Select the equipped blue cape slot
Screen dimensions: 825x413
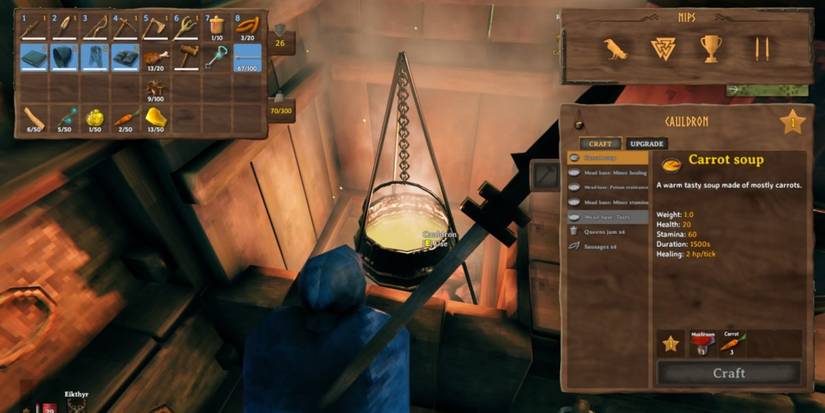33,57
